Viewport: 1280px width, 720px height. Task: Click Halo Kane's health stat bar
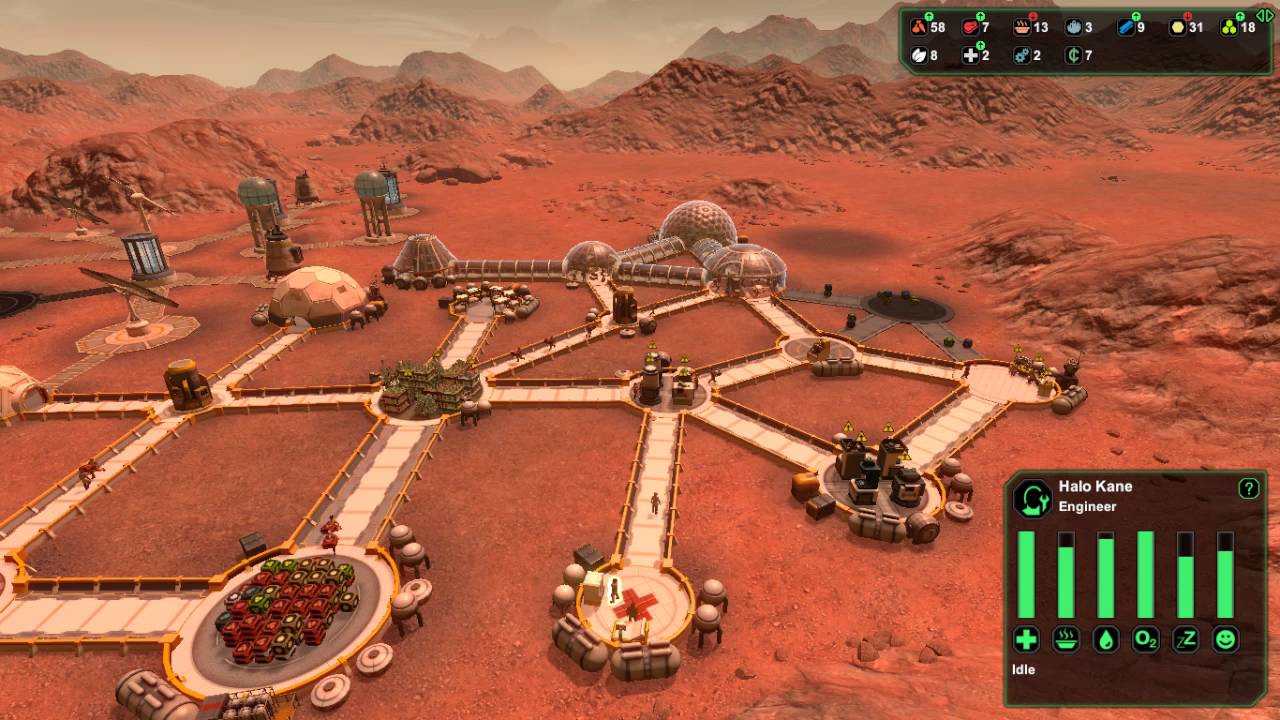[1025, 575]
